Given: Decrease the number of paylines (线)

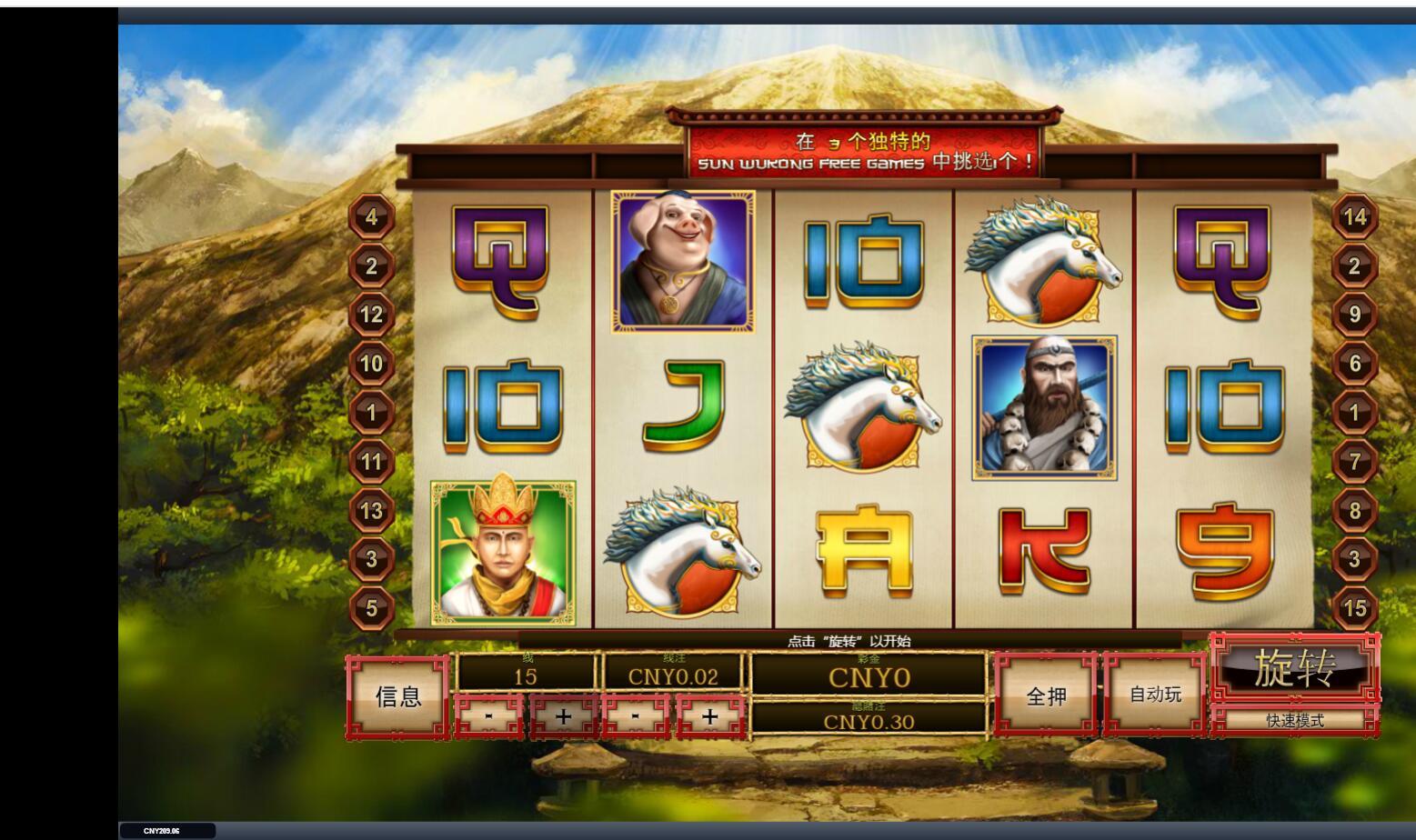Looking at the screenshot, I should 489,716.
